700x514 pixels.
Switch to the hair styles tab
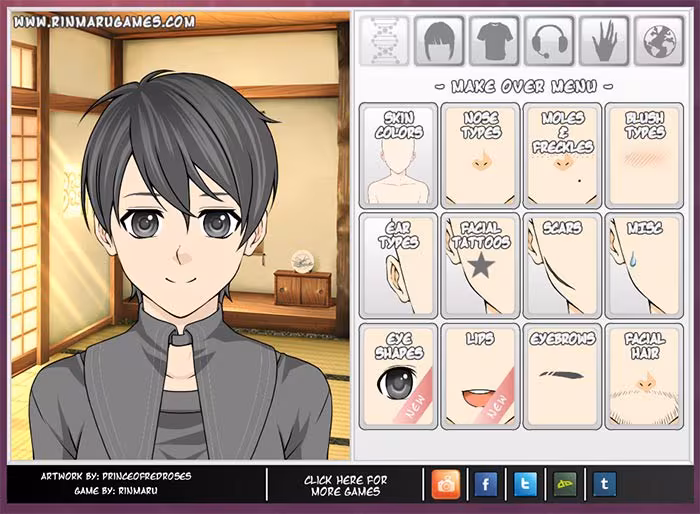(439, 41)
